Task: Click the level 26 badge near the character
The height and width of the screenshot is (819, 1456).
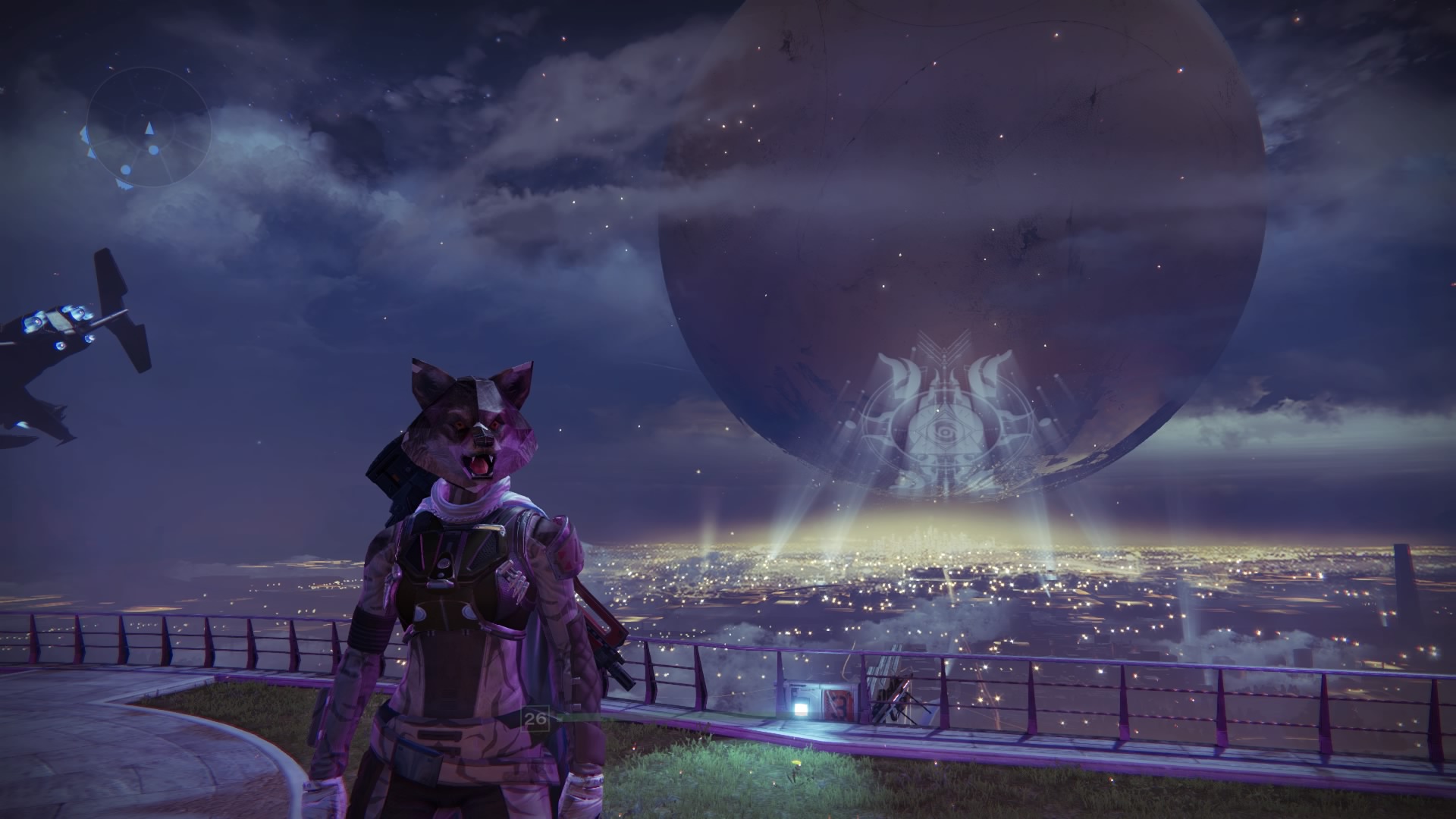Action: (535, 719)
